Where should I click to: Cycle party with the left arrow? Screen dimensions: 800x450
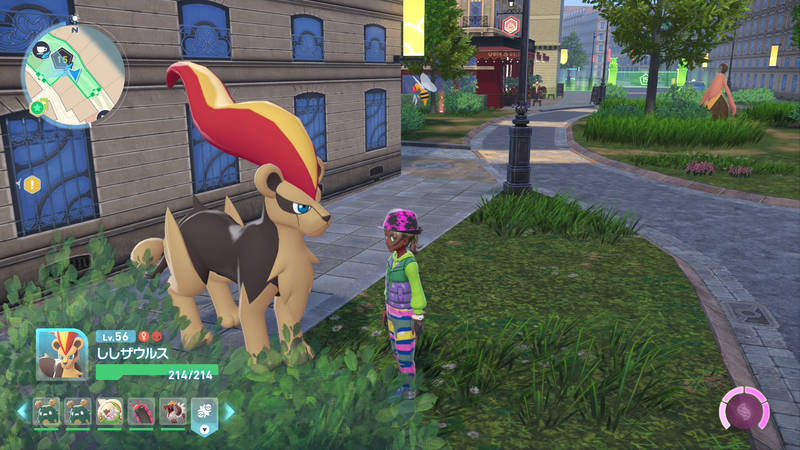(x=22, y=411)
